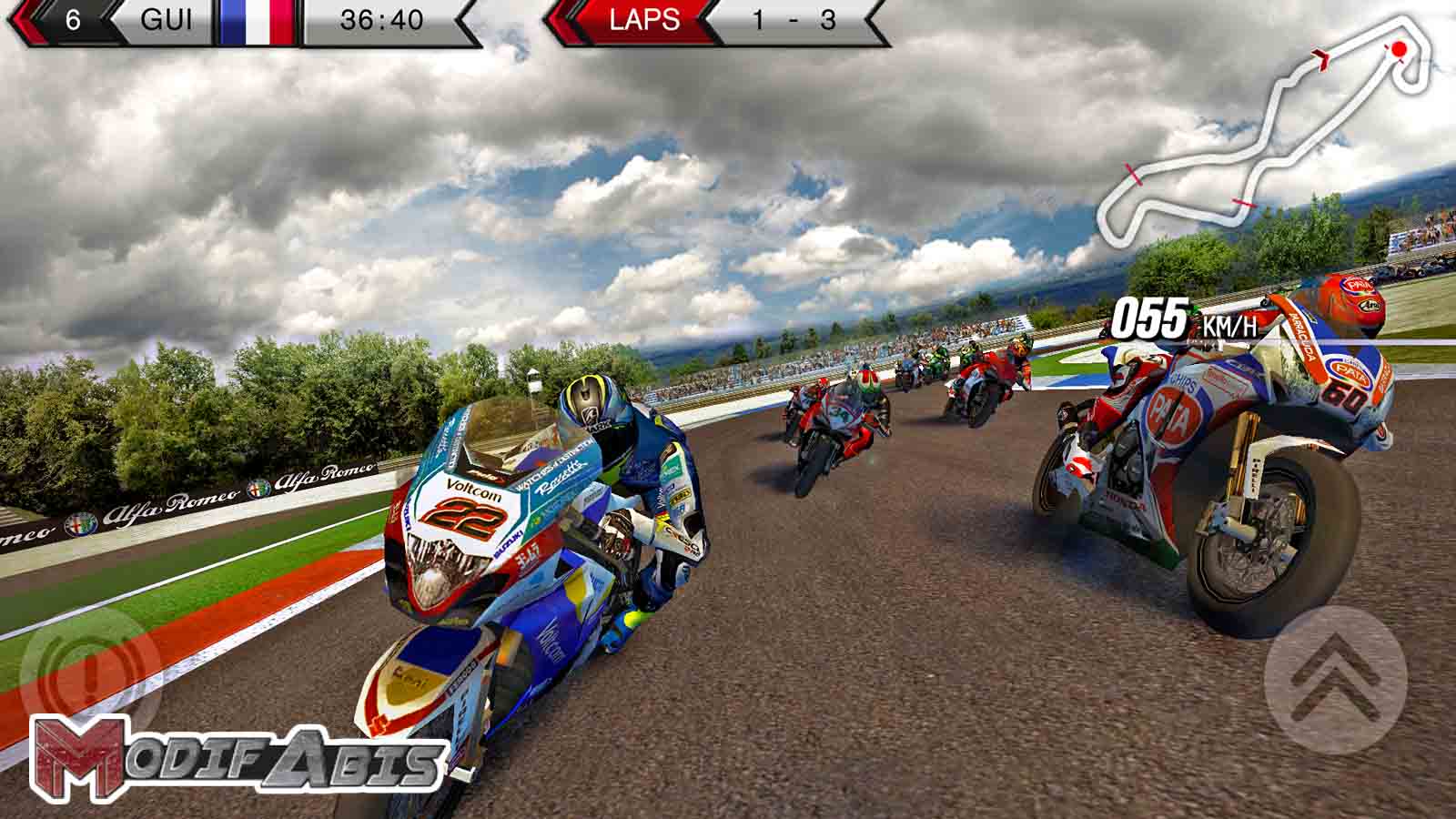Adjust the 055 KM/H speed readout
Image resolution: width=1456 pixels, height=819 pixels.
click(x=1151, y=318)
